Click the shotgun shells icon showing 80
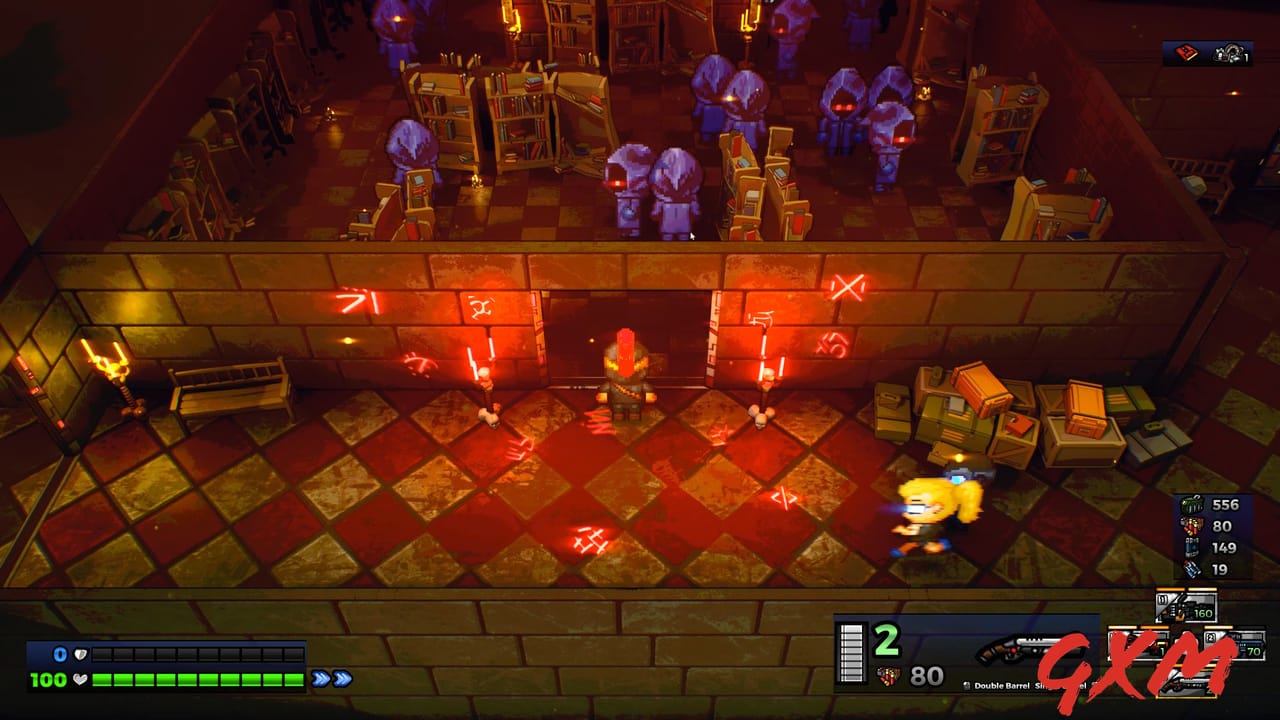Viewport: 1280px width, 720px height. pyautogui.click(x=1192, y=526)
